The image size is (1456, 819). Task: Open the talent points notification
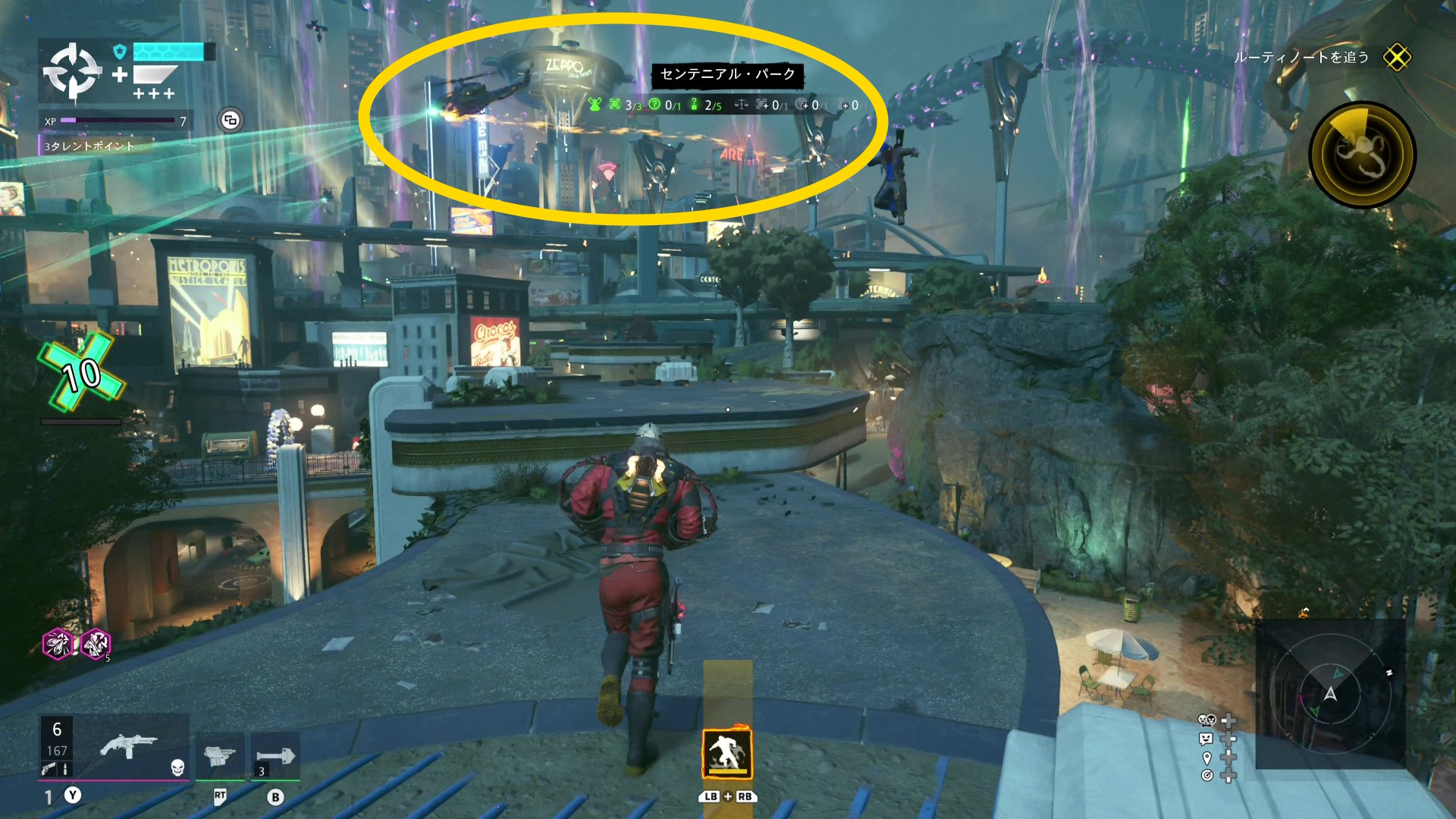click(89, 146)
